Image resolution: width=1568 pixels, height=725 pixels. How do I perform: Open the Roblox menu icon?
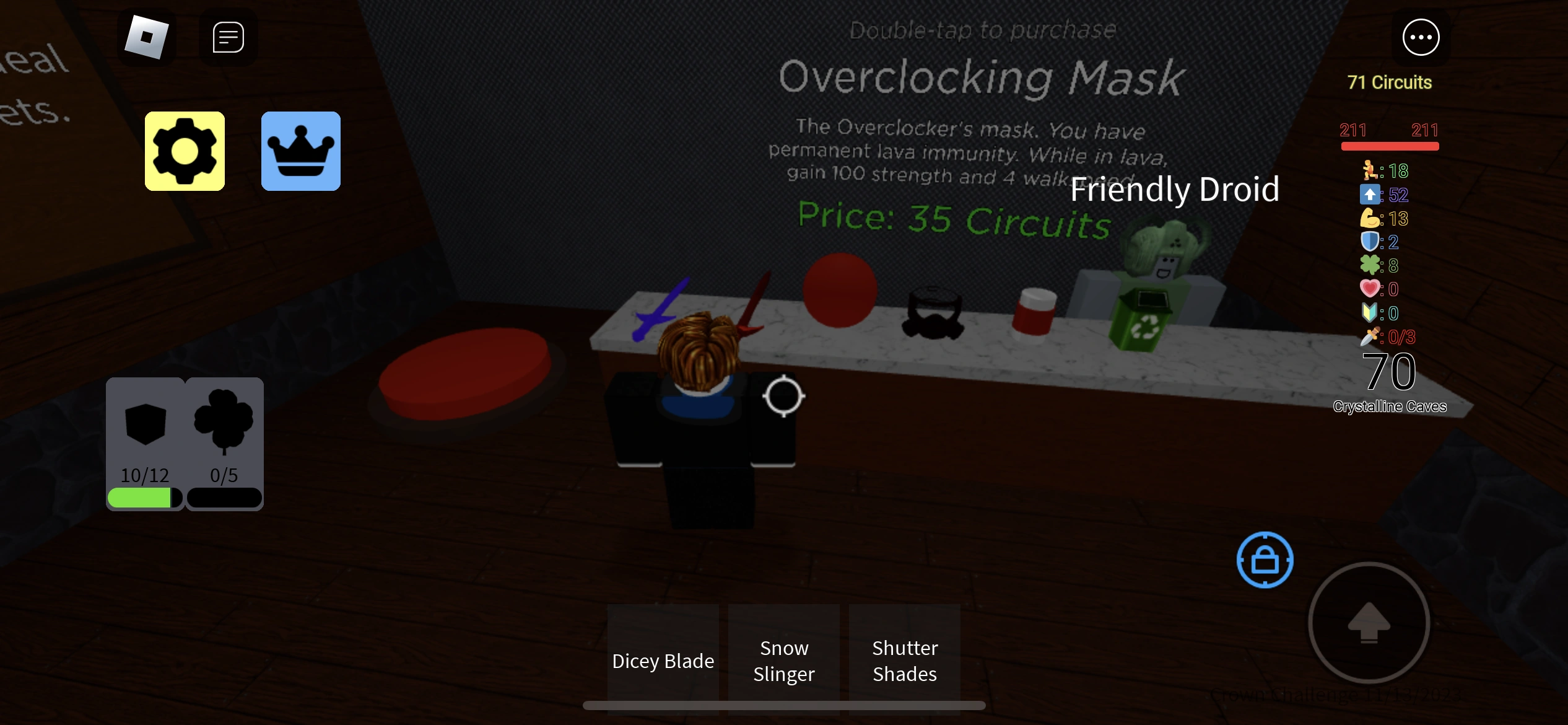(x=147, y=37)
